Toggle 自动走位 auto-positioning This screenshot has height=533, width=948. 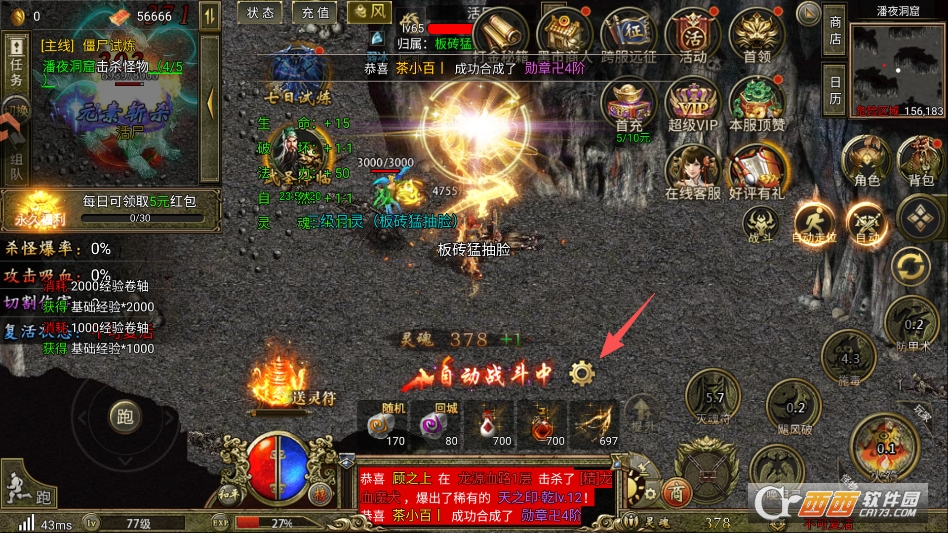[x=813, y=221]
